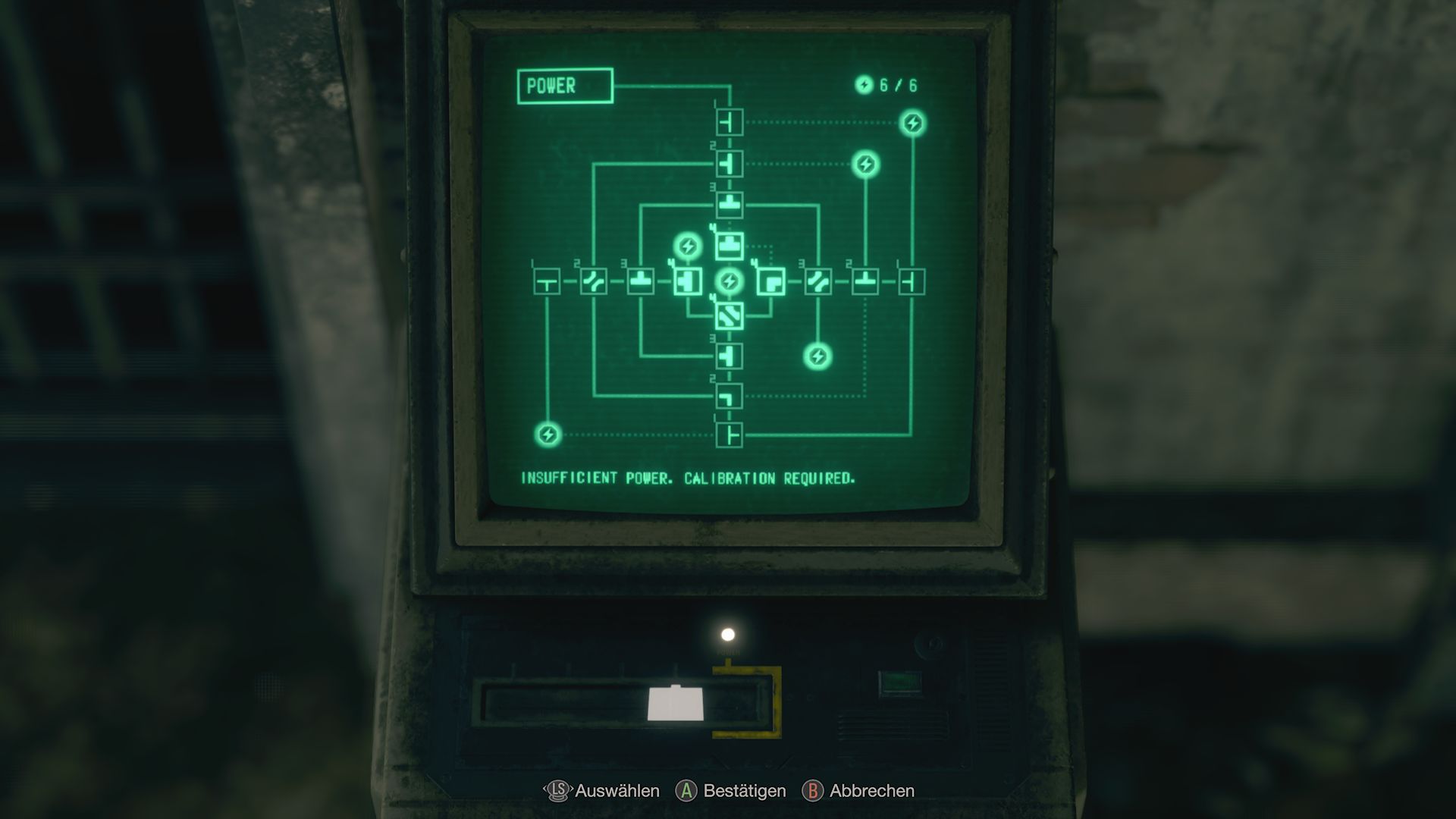Click the lightning icon next to the 6/6 counter
1456x819 pixels.
coord(864,86)
